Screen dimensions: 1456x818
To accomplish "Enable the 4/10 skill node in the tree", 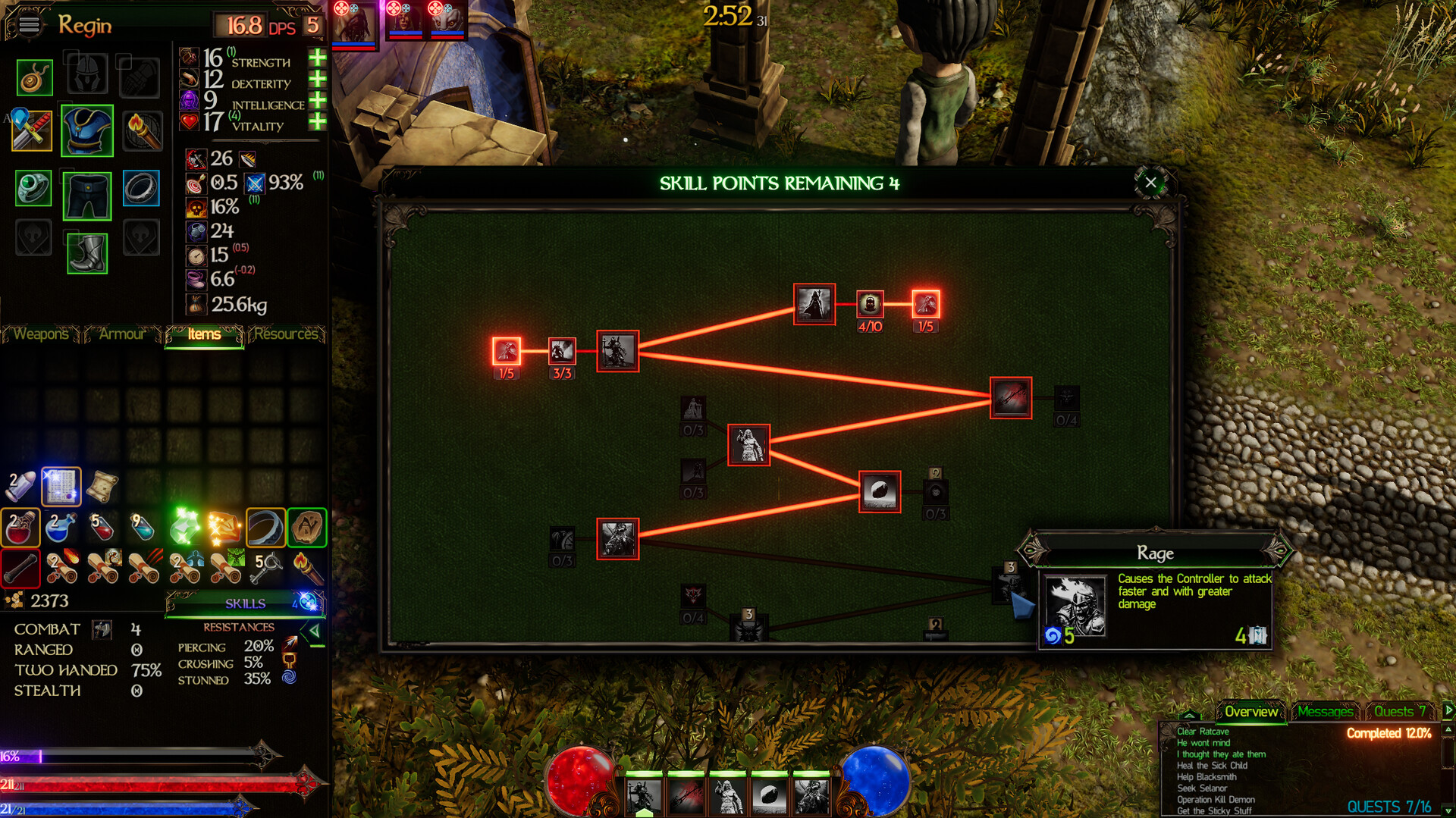I will click(x=869, y=306).
